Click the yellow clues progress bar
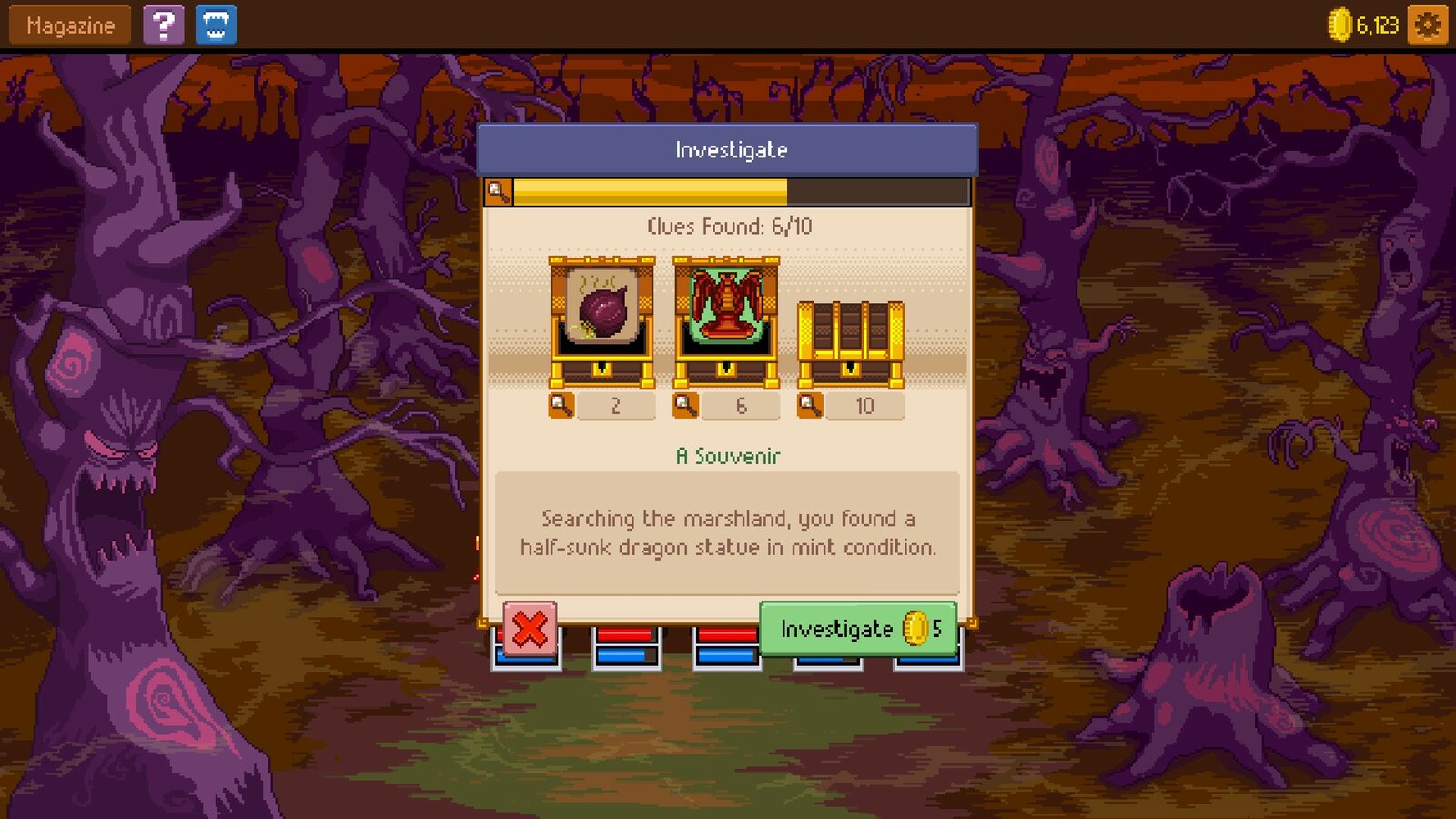Image resolution: width=1456 pixels, height=819 pixels. click(648, 190)
